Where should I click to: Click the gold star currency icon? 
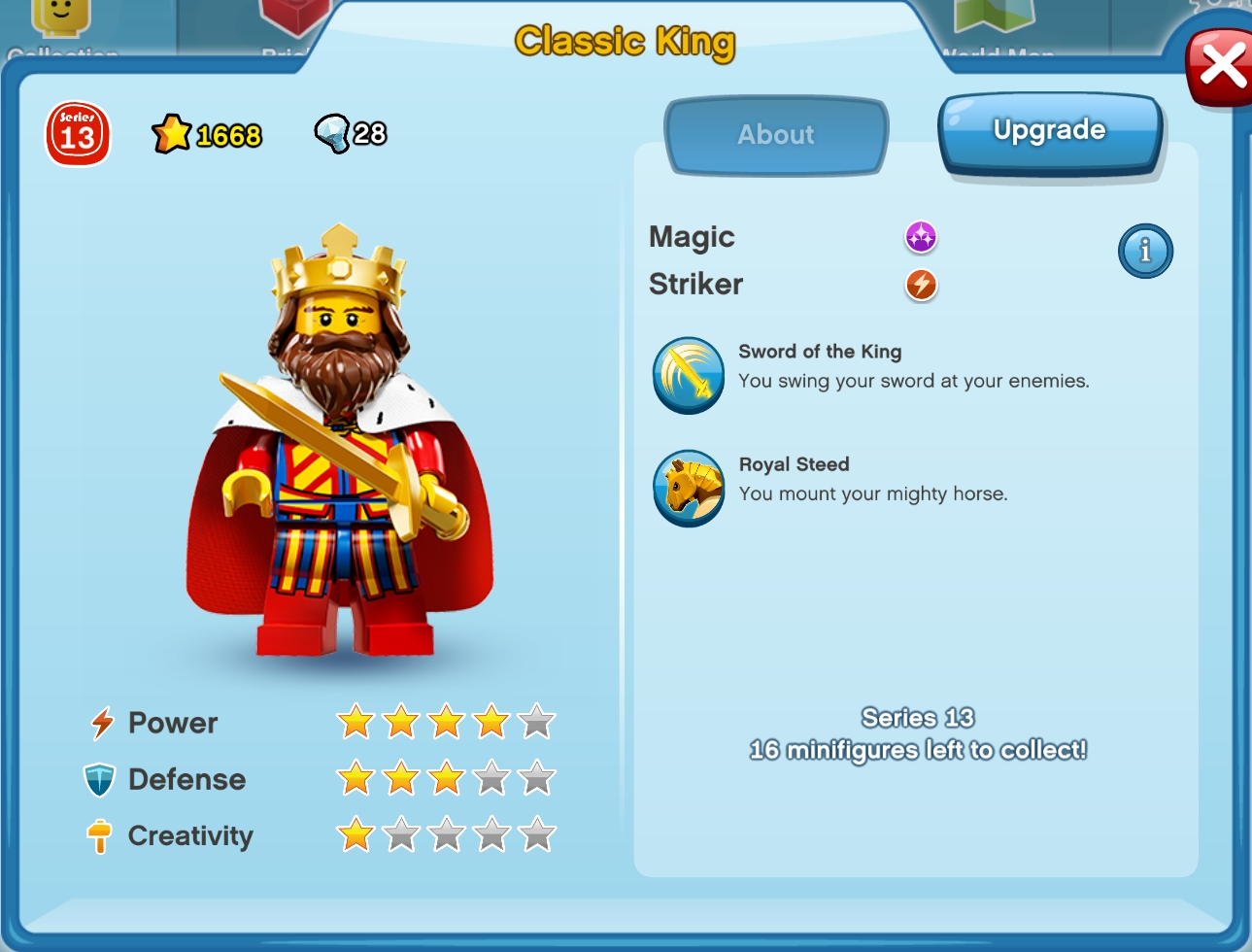(172, 131)
